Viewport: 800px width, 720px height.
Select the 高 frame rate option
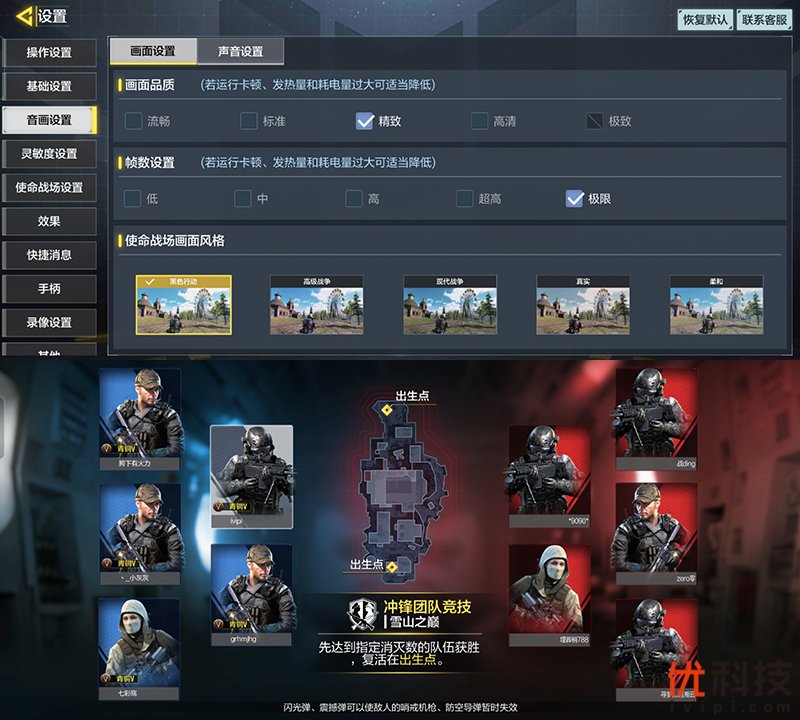point(355,198)
